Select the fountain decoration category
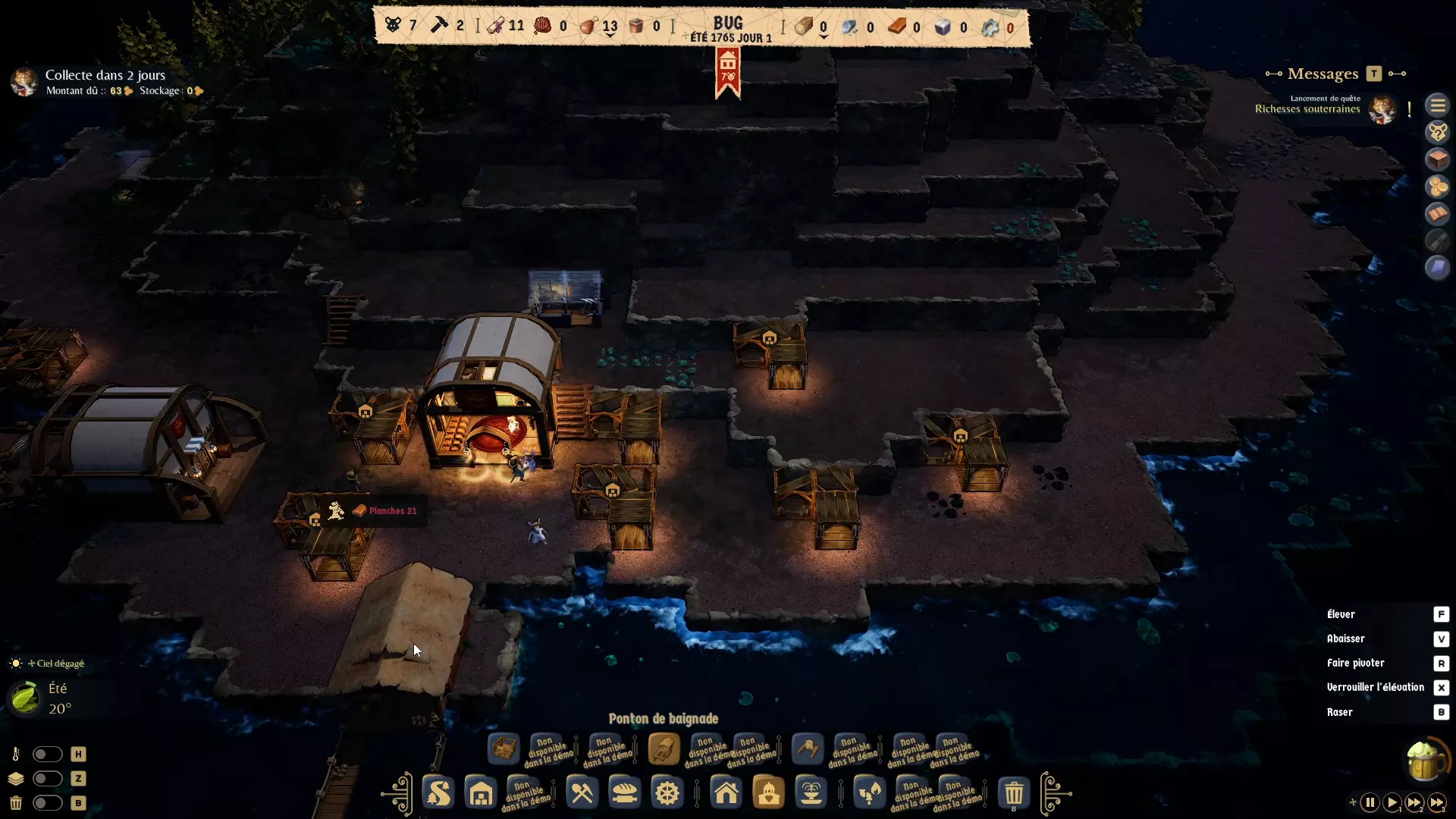The image size is (1456, 819). click(811, 793)
